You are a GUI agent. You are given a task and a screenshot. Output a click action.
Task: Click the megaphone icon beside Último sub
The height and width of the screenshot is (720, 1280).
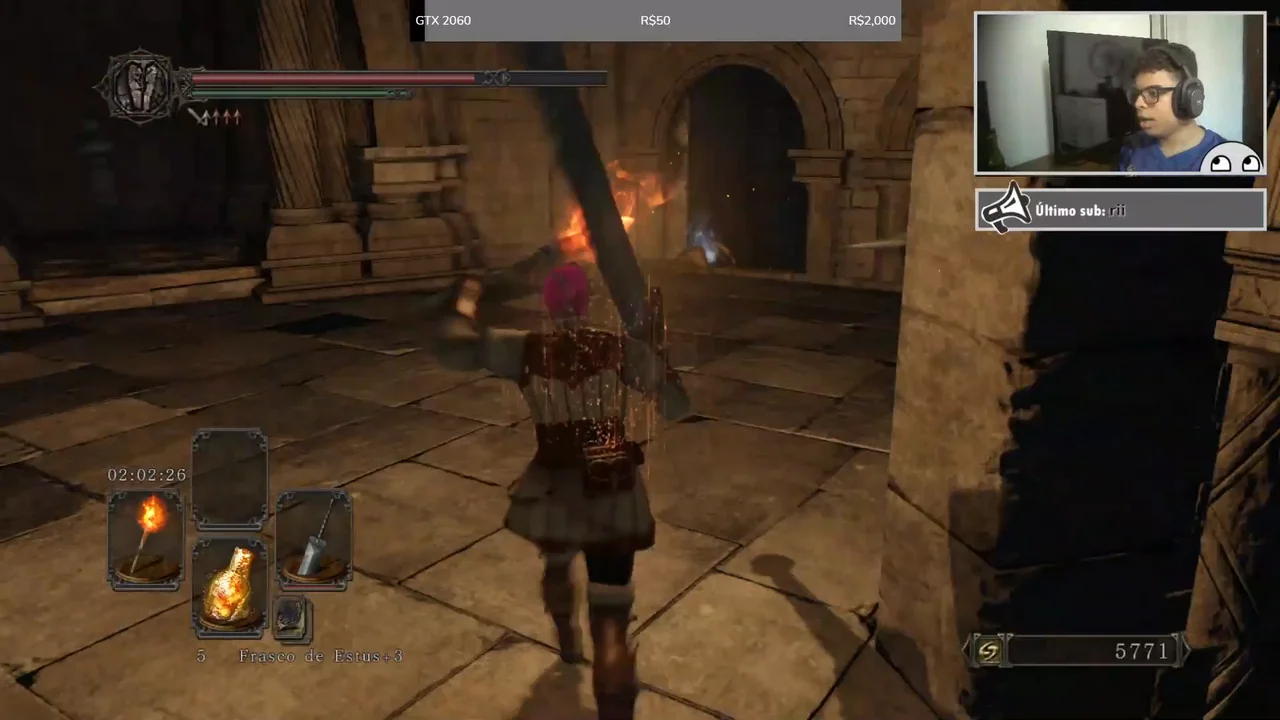1006,209
